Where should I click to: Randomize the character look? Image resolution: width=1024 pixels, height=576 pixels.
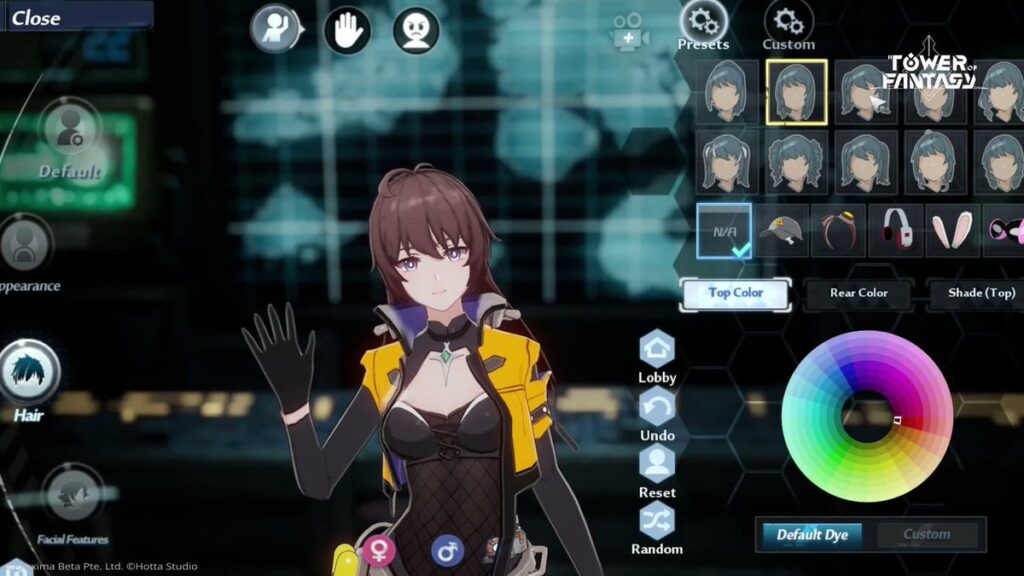[x=657, y=528]
